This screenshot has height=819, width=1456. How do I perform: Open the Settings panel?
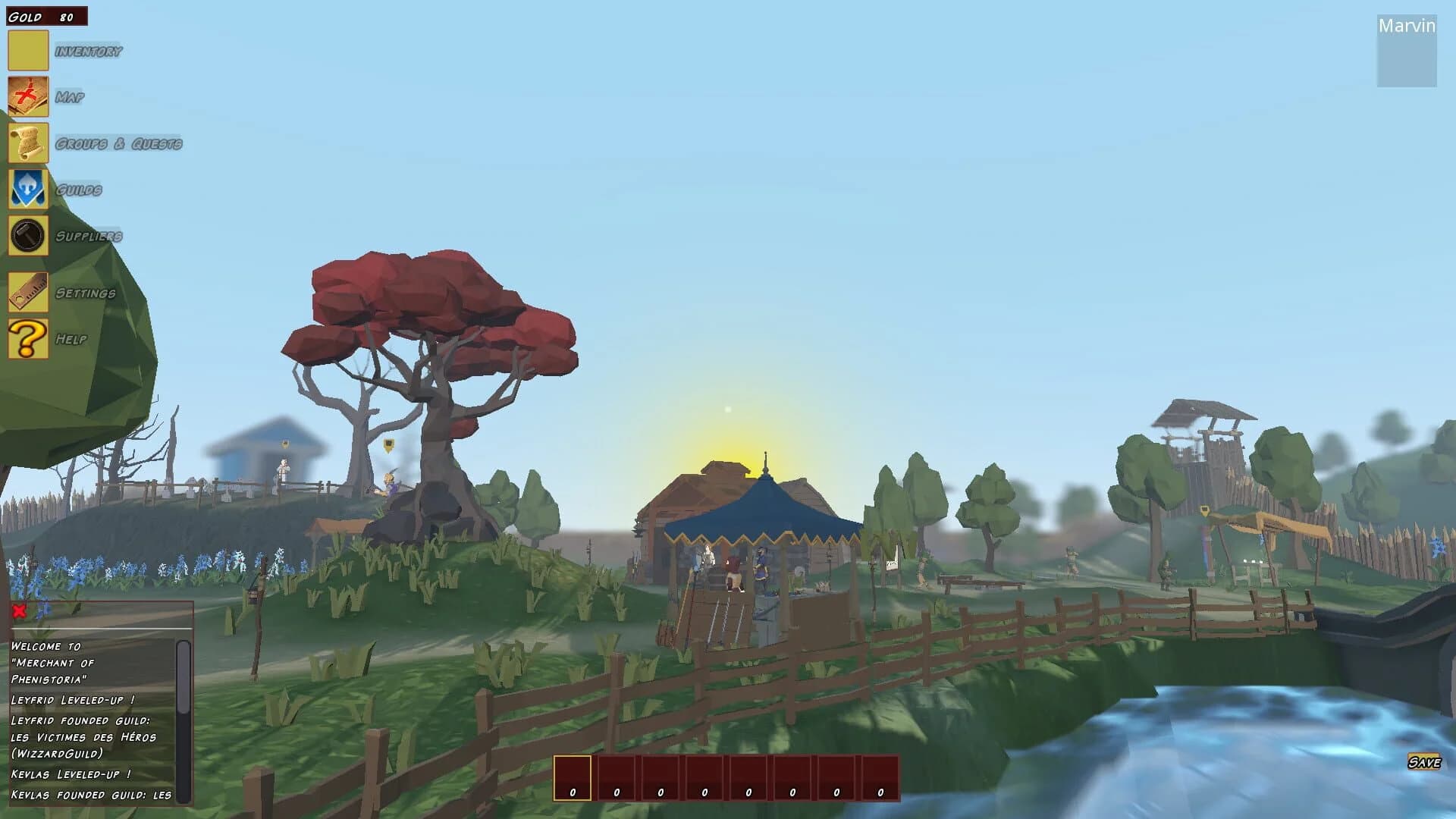point(28,293)
